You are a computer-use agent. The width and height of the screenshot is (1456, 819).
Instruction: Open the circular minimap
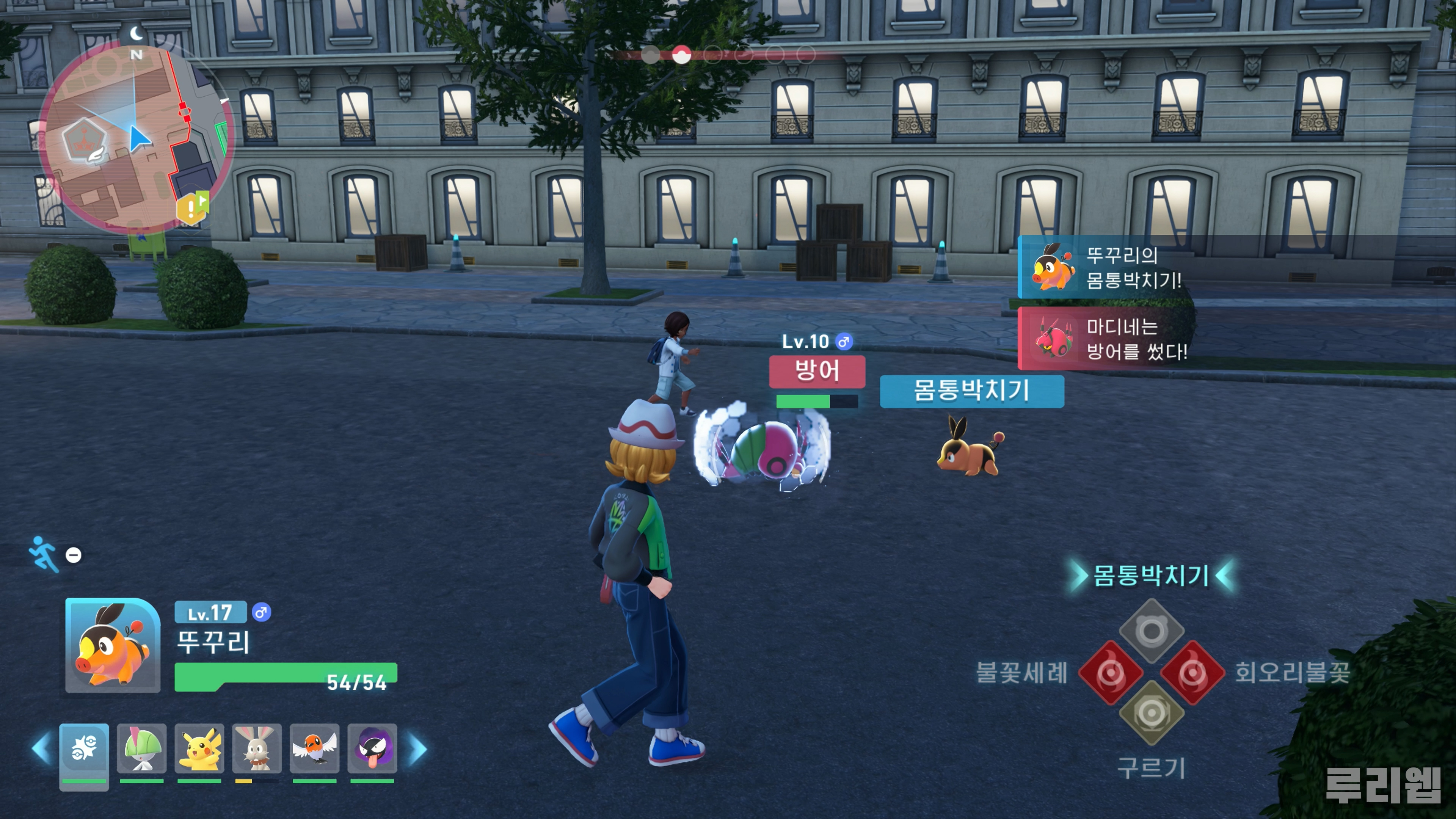click(136, 138)
